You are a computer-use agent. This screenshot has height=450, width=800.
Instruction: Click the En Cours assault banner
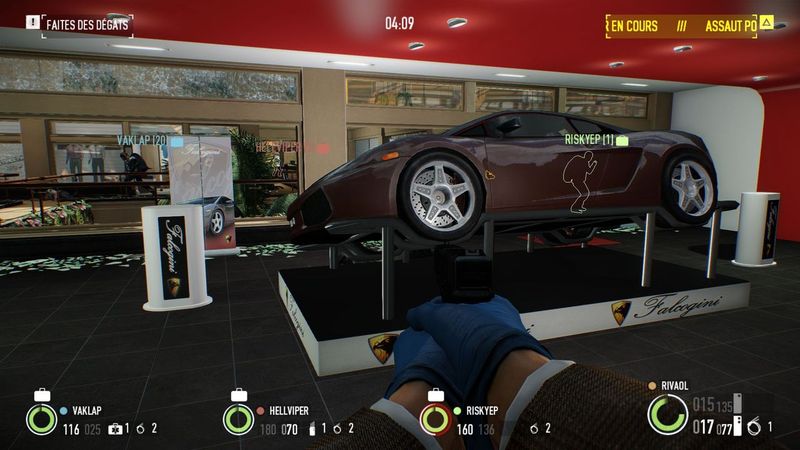pos(634,25)
